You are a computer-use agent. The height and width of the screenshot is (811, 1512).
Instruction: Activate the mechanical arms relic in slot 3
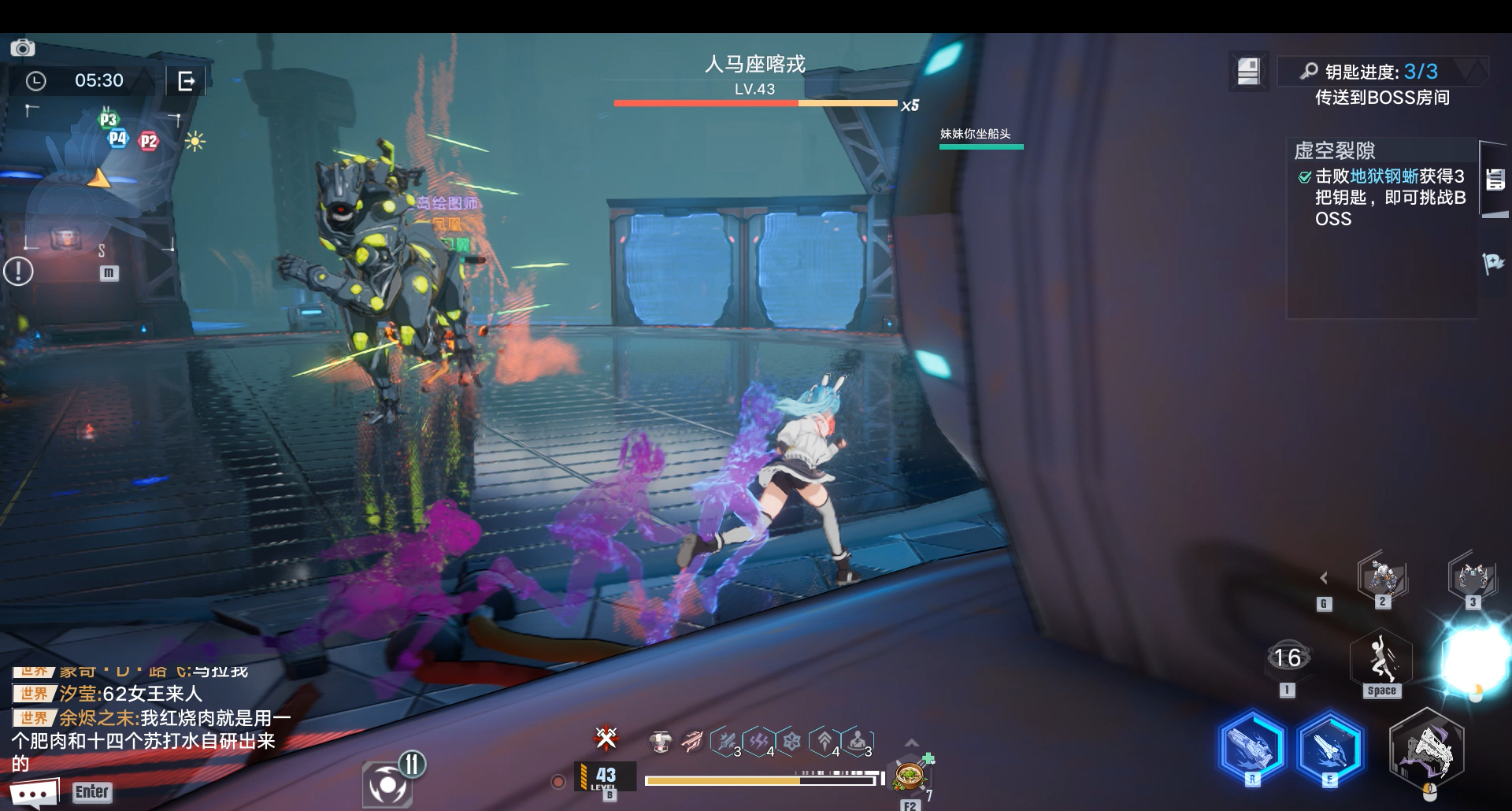[1472, 577]
